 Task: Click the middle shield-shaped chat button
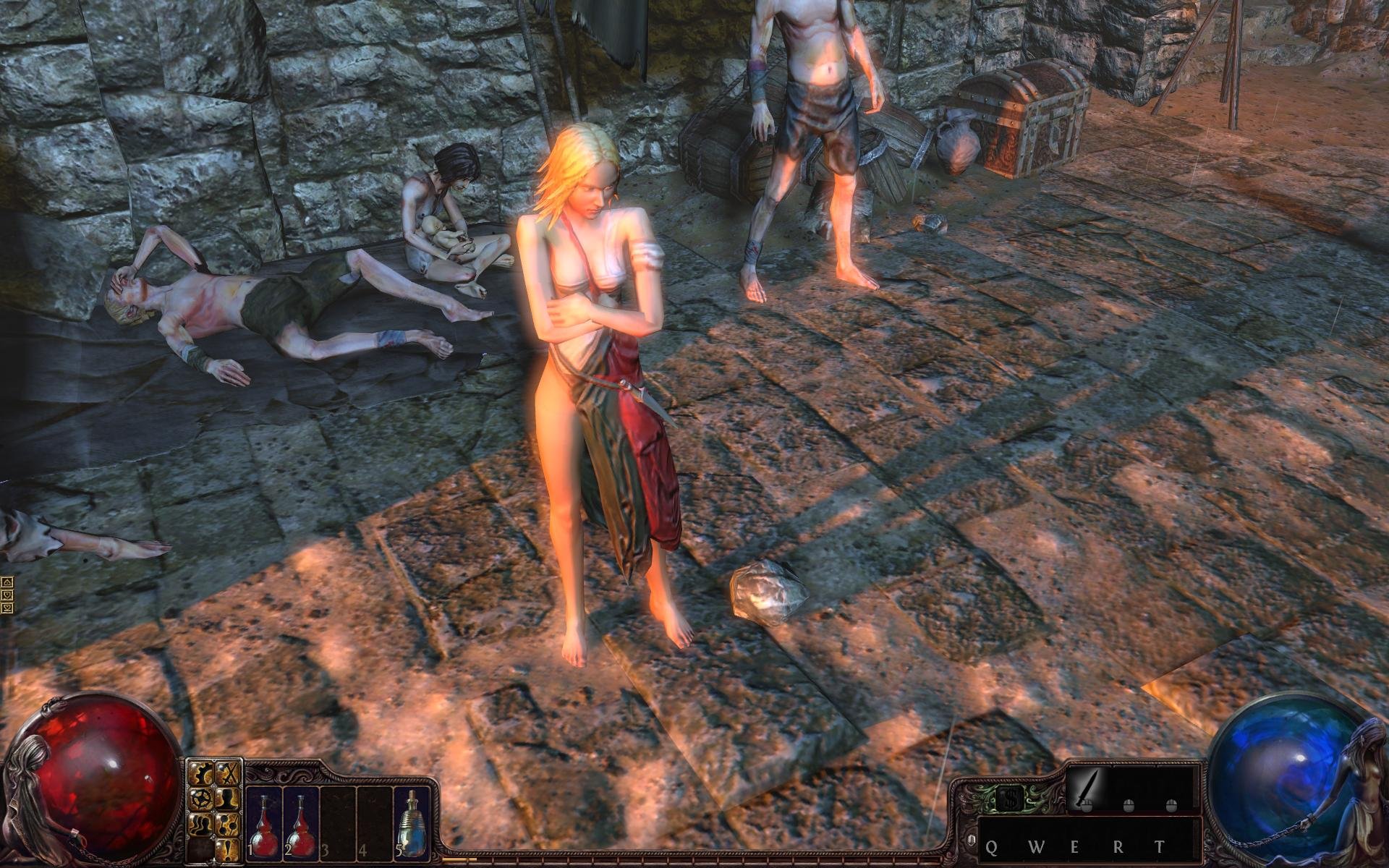pos(7,595)
